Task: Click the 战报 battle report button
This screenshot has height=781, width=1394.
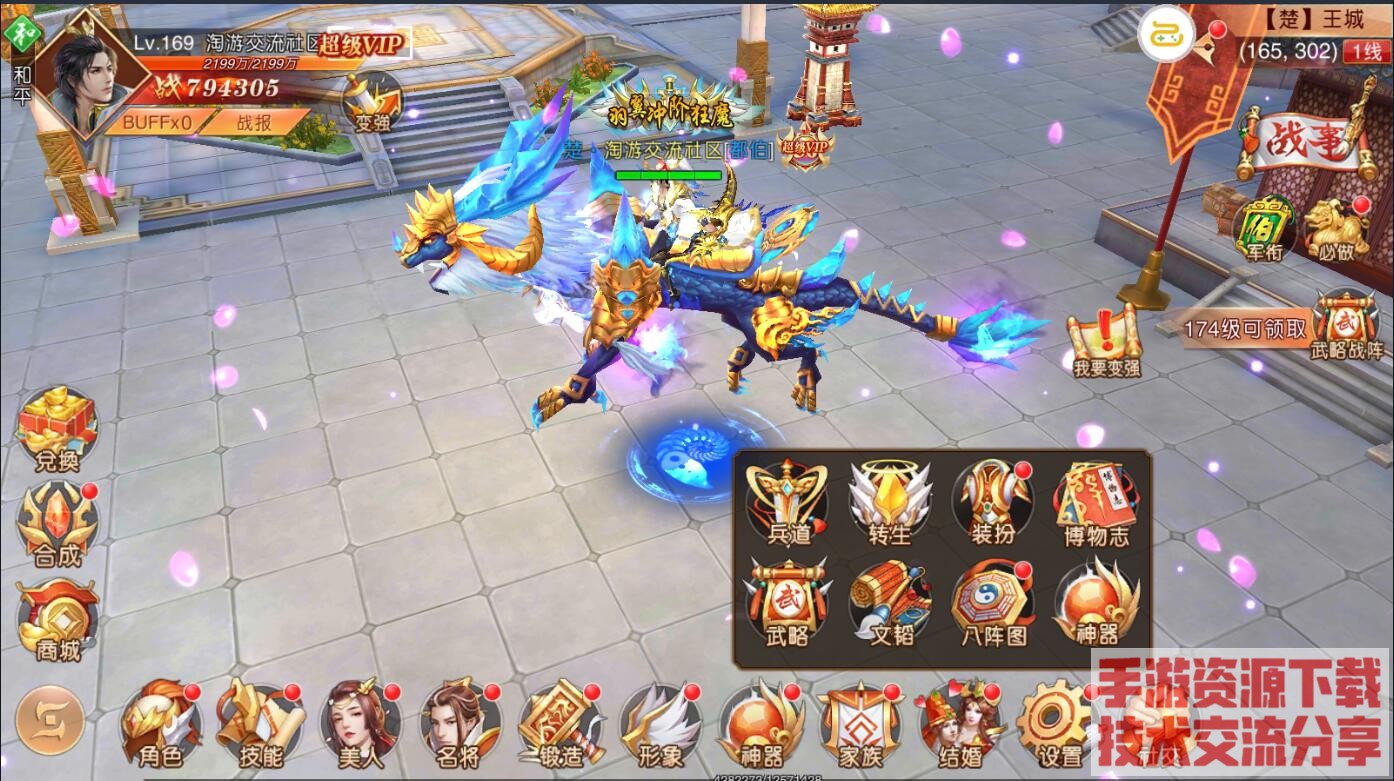Action: coord(254,122)
